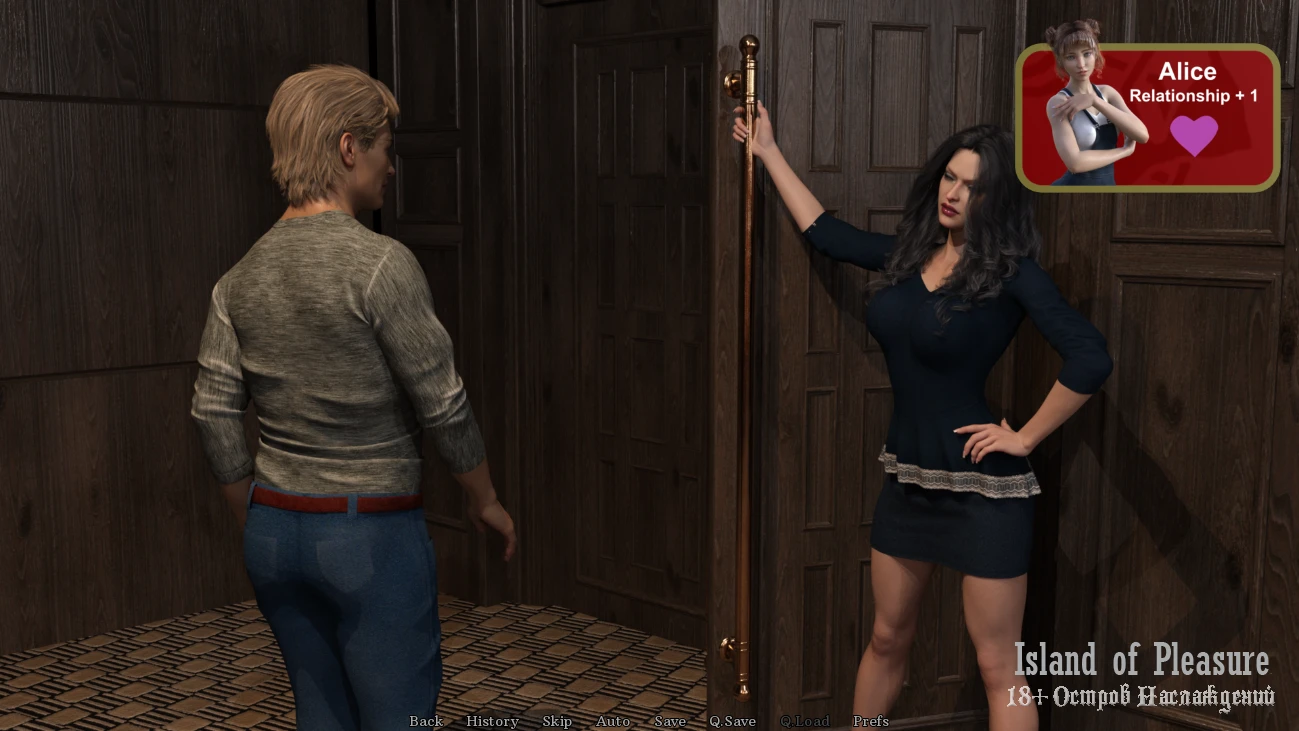Activate Skip in the quick menu

point(557,721)
